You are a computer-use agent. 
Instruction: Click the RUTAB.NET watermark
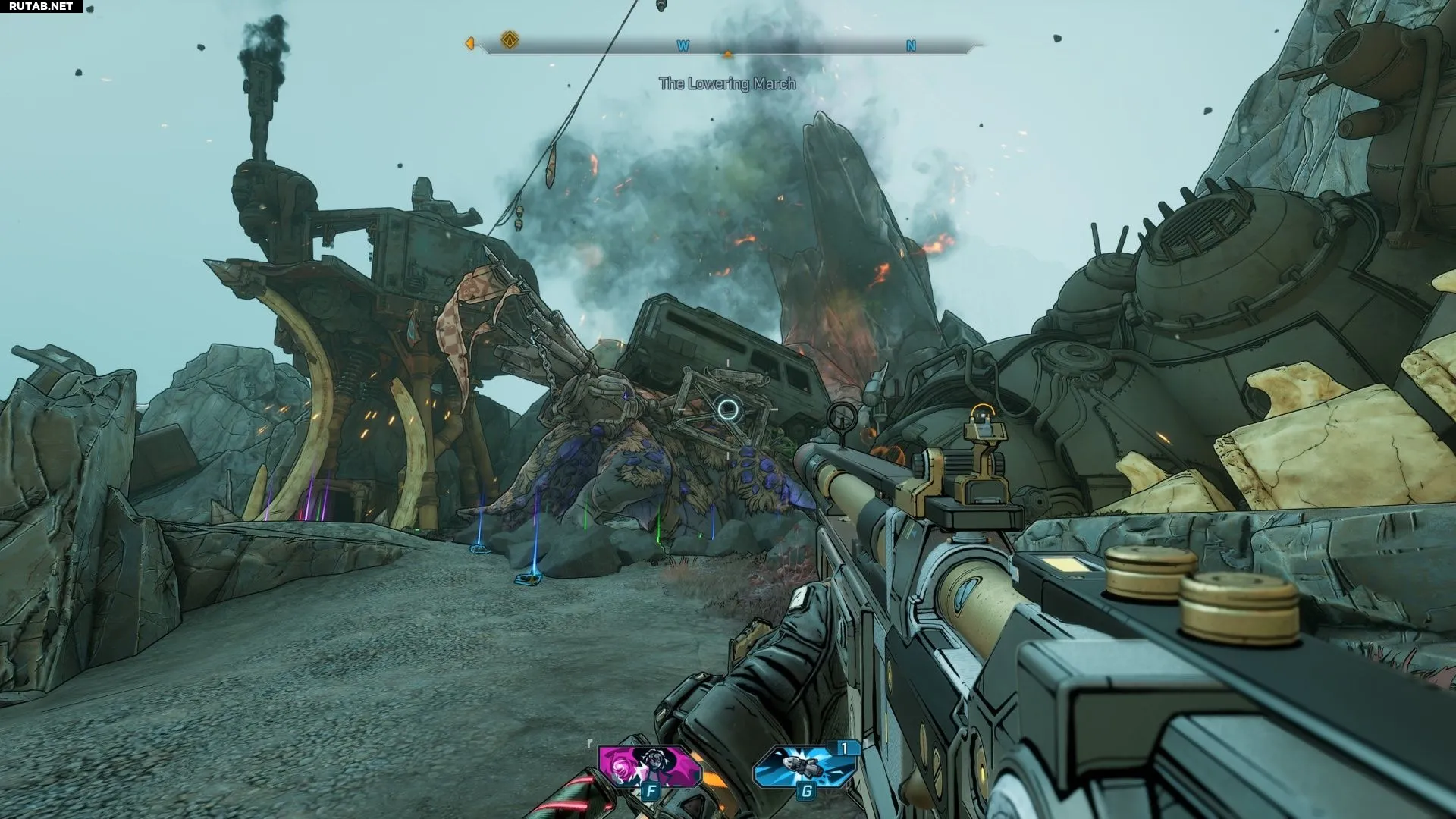[41, 6]
